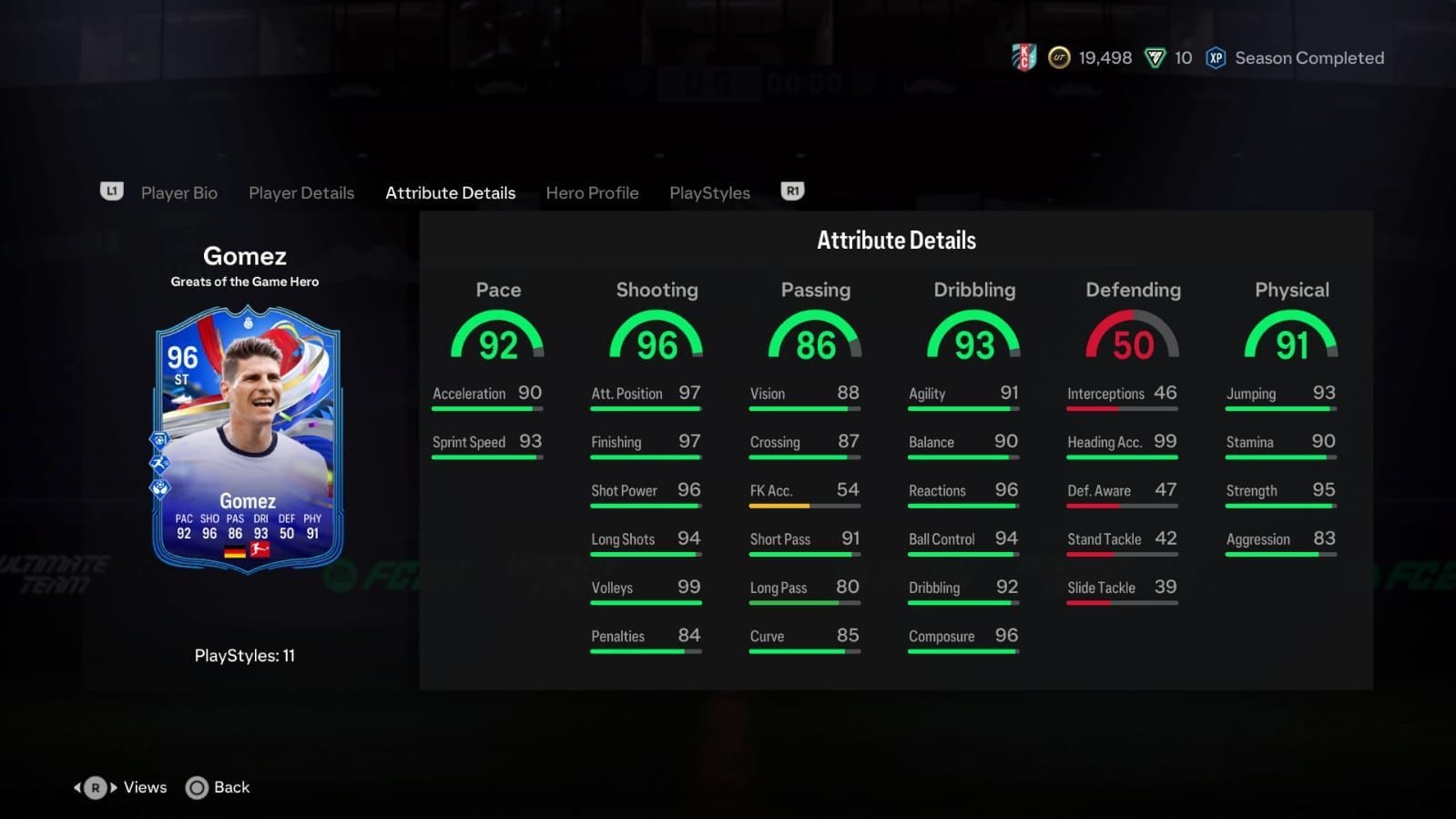Click the topmost PlayStyle diamond on the card
The image size is (1456, 819).
click(159, 440)
